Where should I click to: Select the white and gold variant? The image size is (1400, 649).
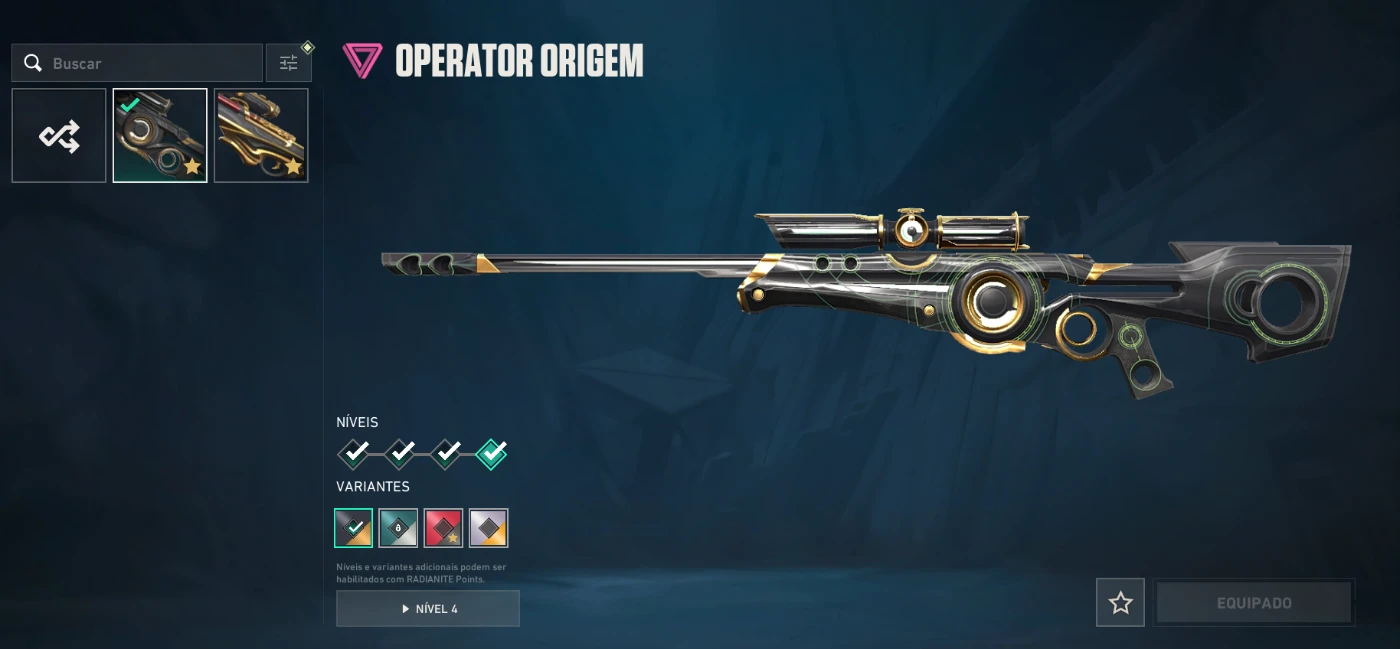point(488,528)
